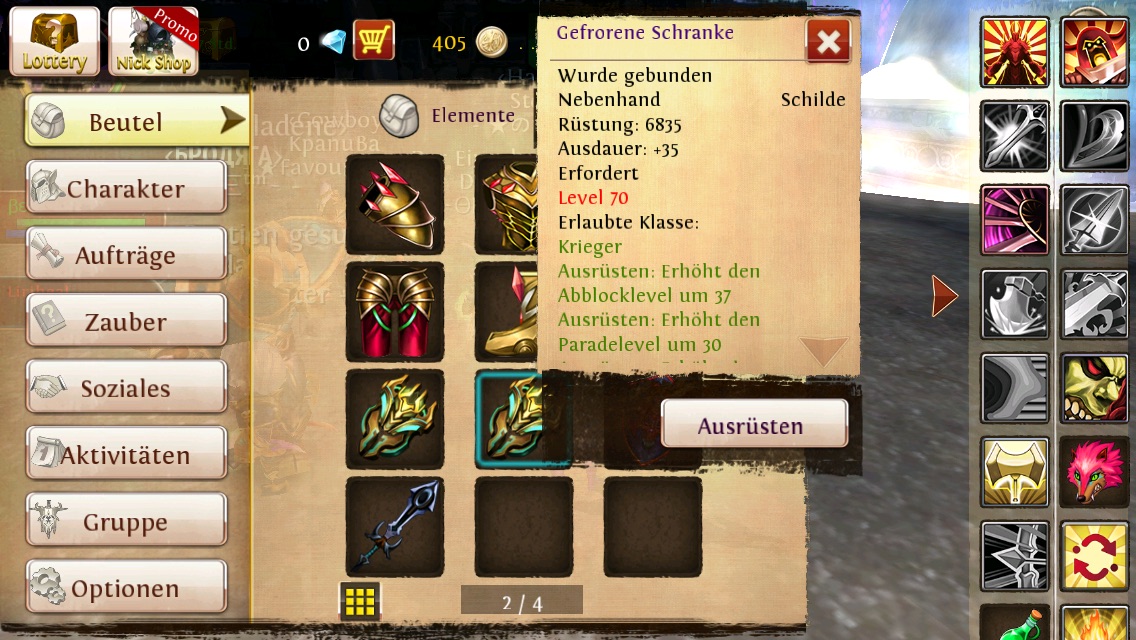Open the Aktivitäten menu
The height and width of the screenshot is (640, 1136).
click(x=126, y=455)
